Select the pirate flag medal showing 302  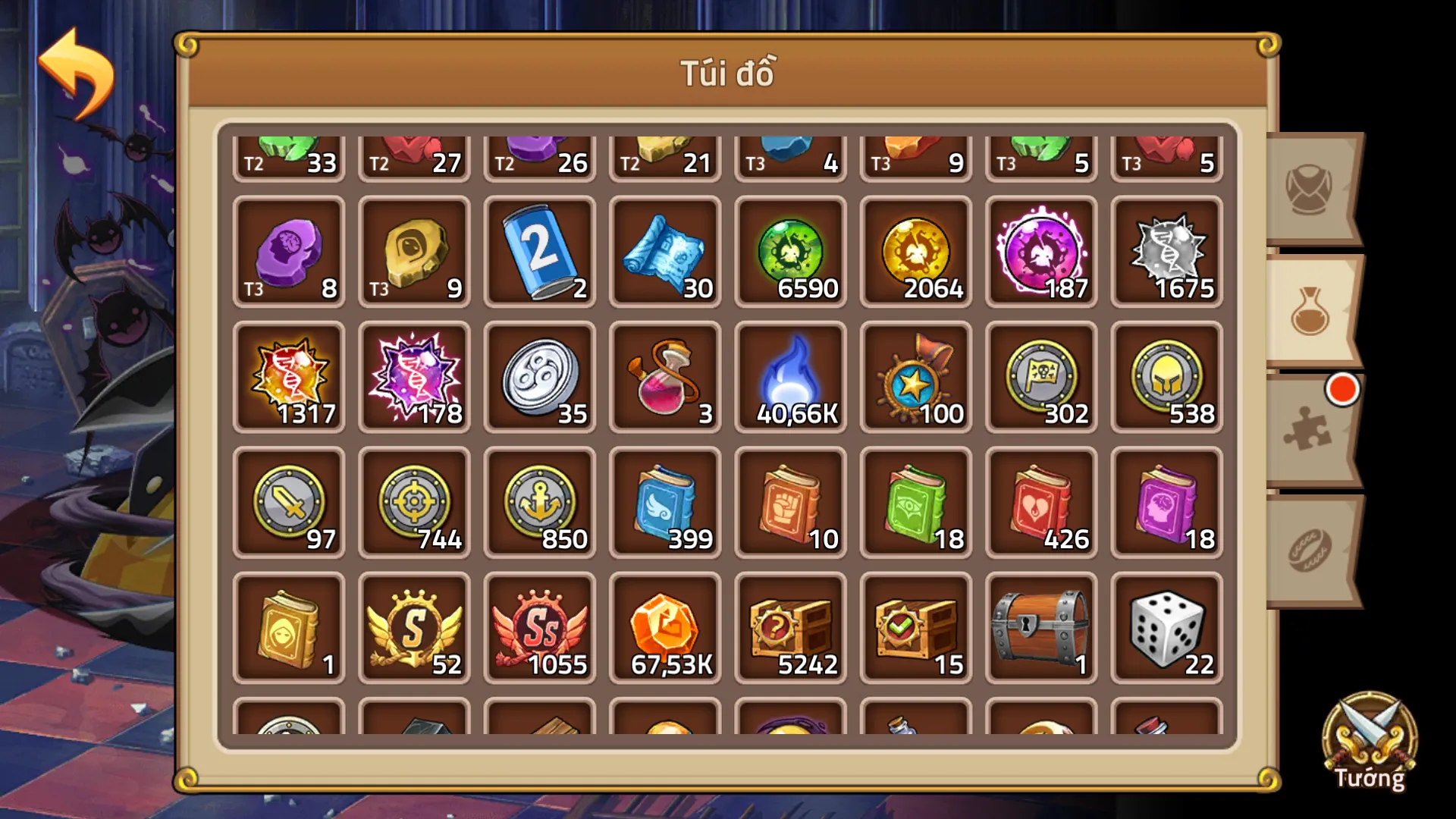[x=1040, y=375]
